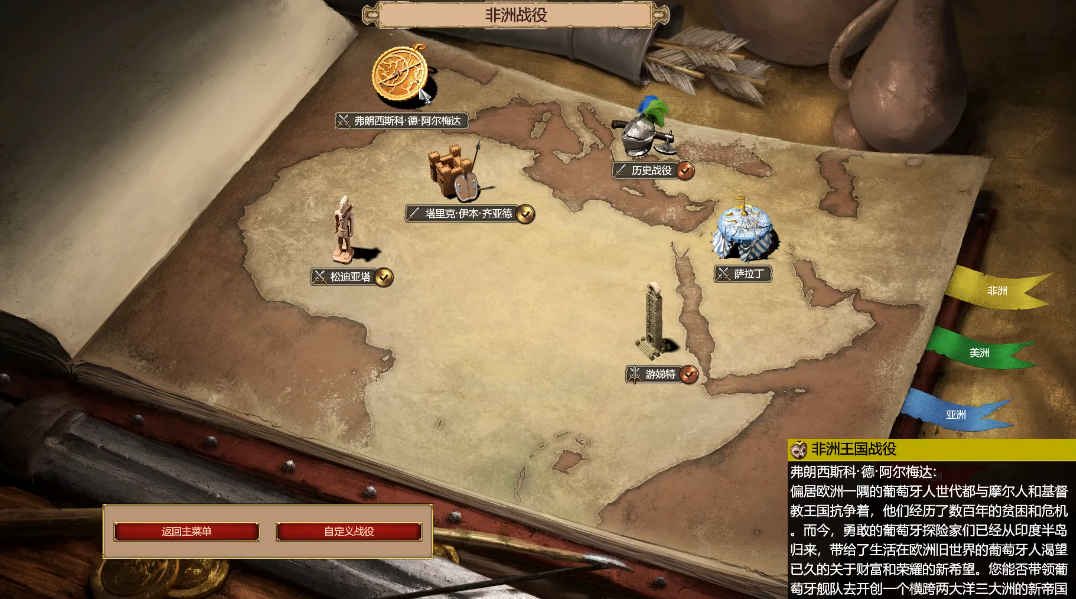Click the stone obelisk campaign icon
This screenshot has height=599, width=1076.
coord(653,320)
